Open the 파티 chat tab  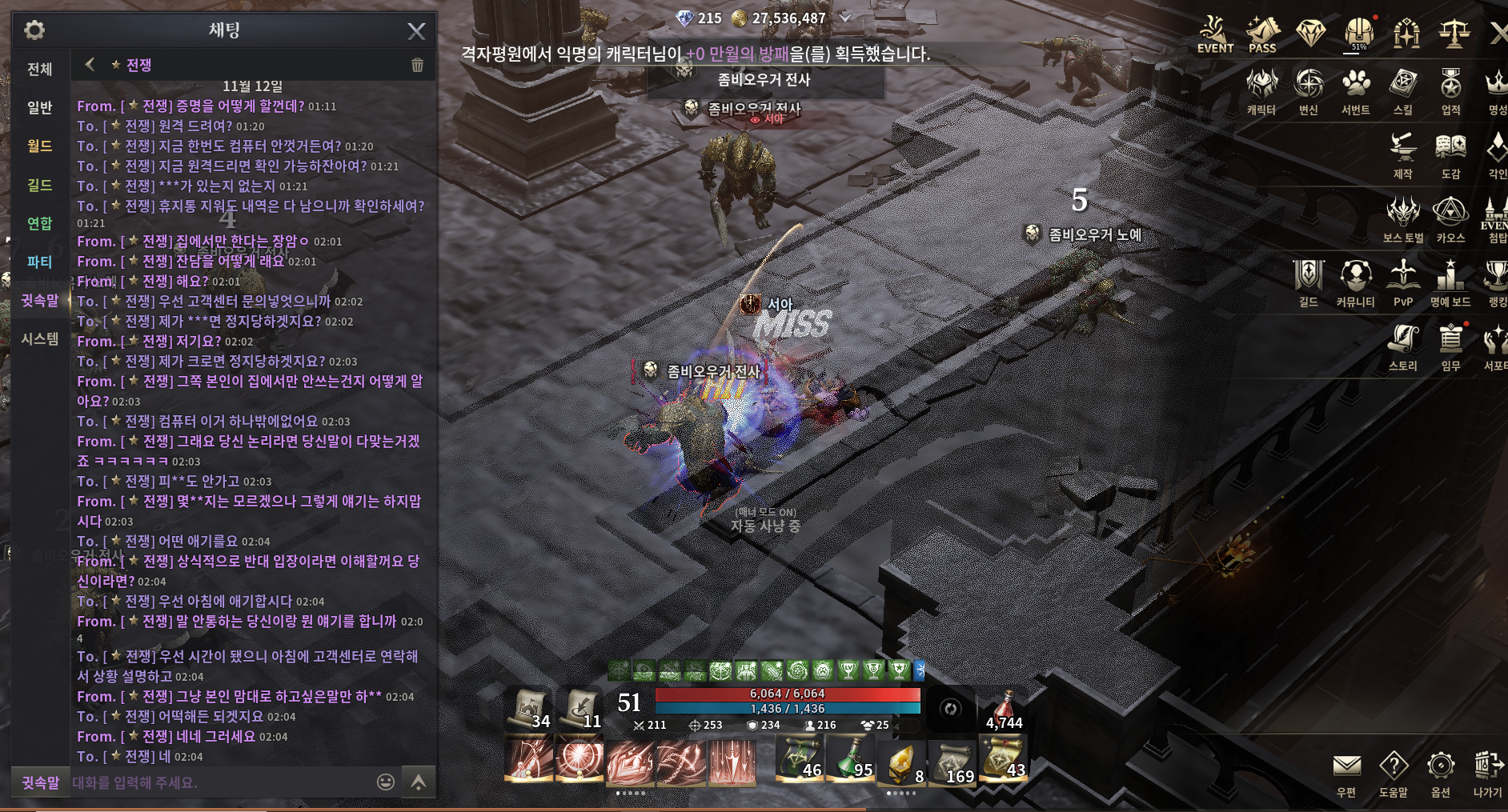(40, 262)
